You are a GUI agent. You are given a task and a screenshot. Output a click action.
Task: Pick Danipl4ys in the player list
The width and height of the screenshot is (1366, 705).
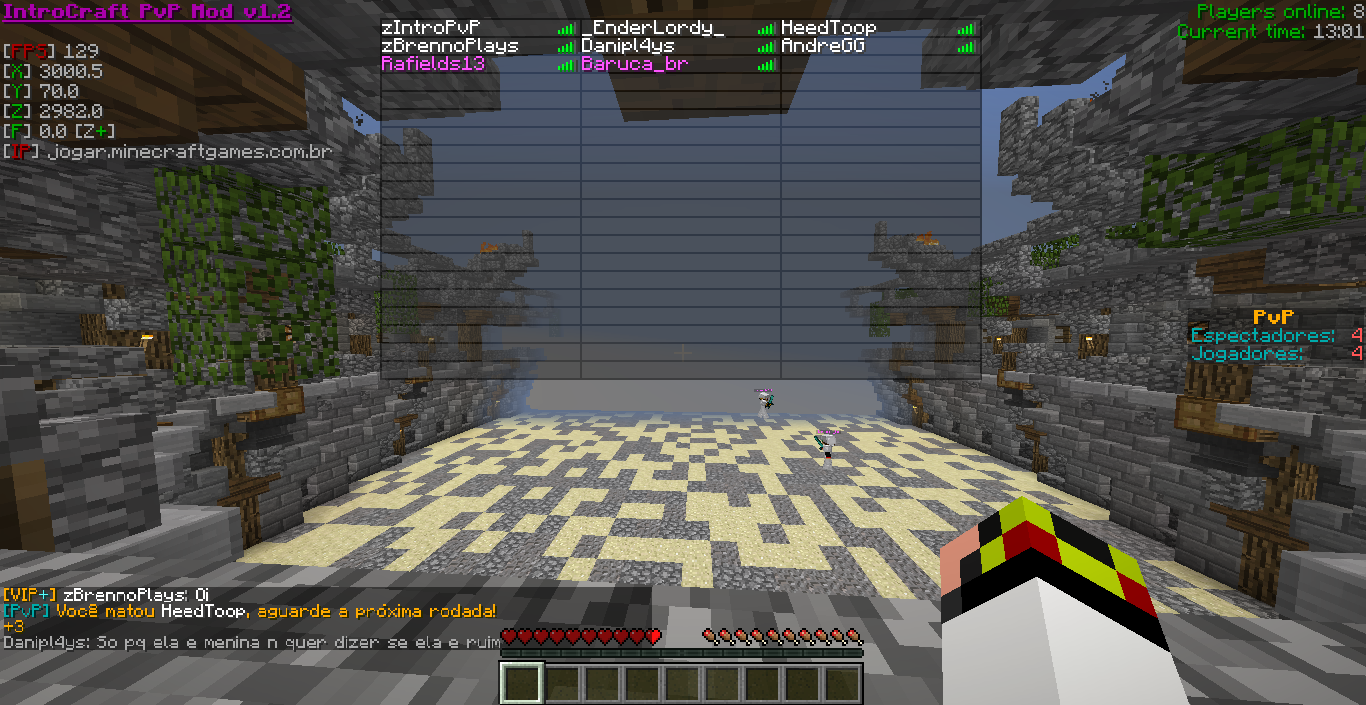[x=628, y=46]
